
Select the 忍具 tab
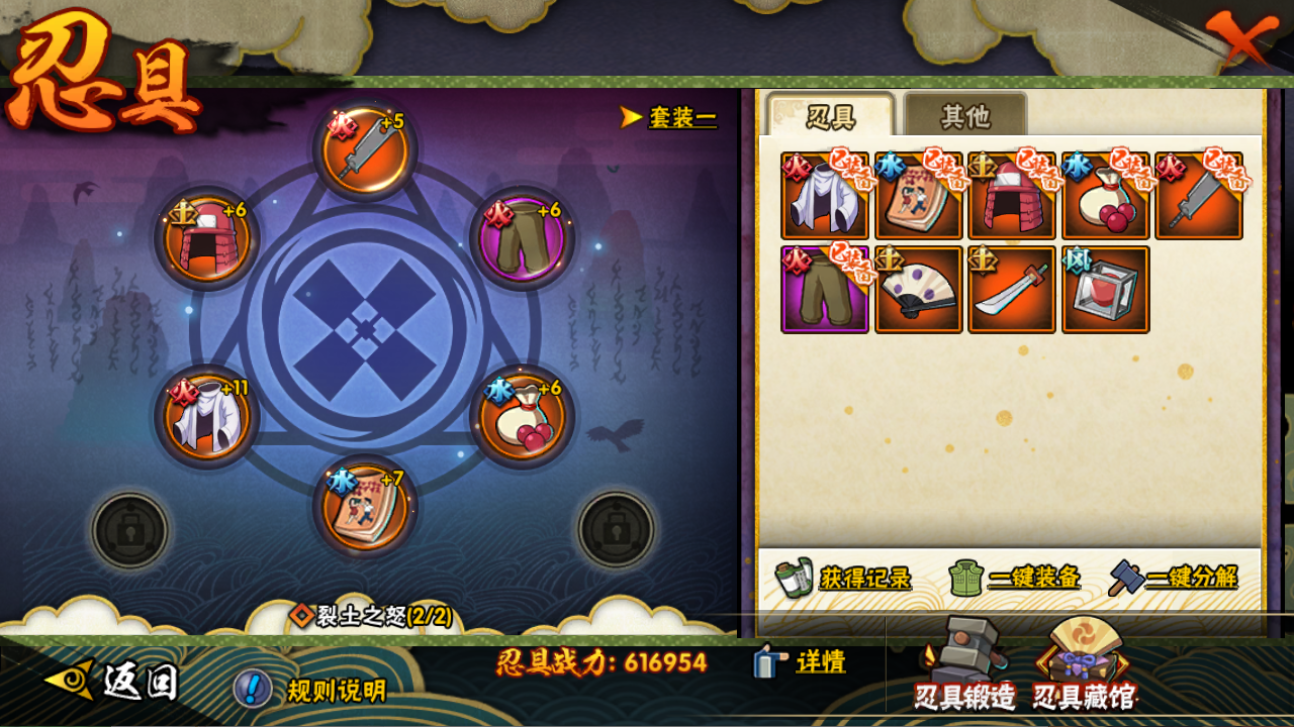[829, 116]
